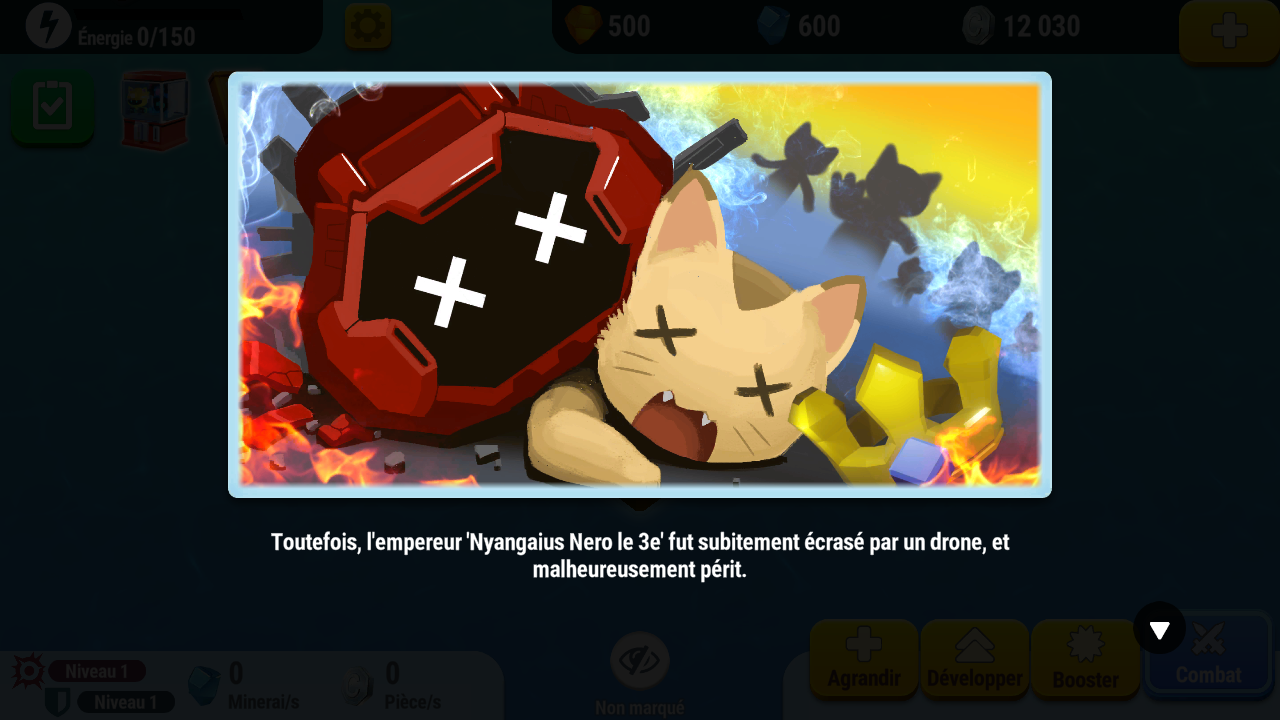Open the plus shop panel top right
The width and height of the screenshot is (1280, 720).
[x=1230, y=31]
